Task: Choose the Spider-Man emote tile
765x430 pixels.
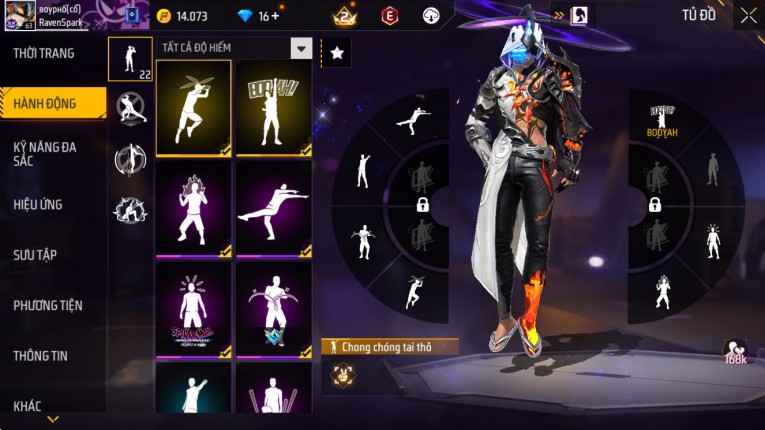Action: [193, 309]
